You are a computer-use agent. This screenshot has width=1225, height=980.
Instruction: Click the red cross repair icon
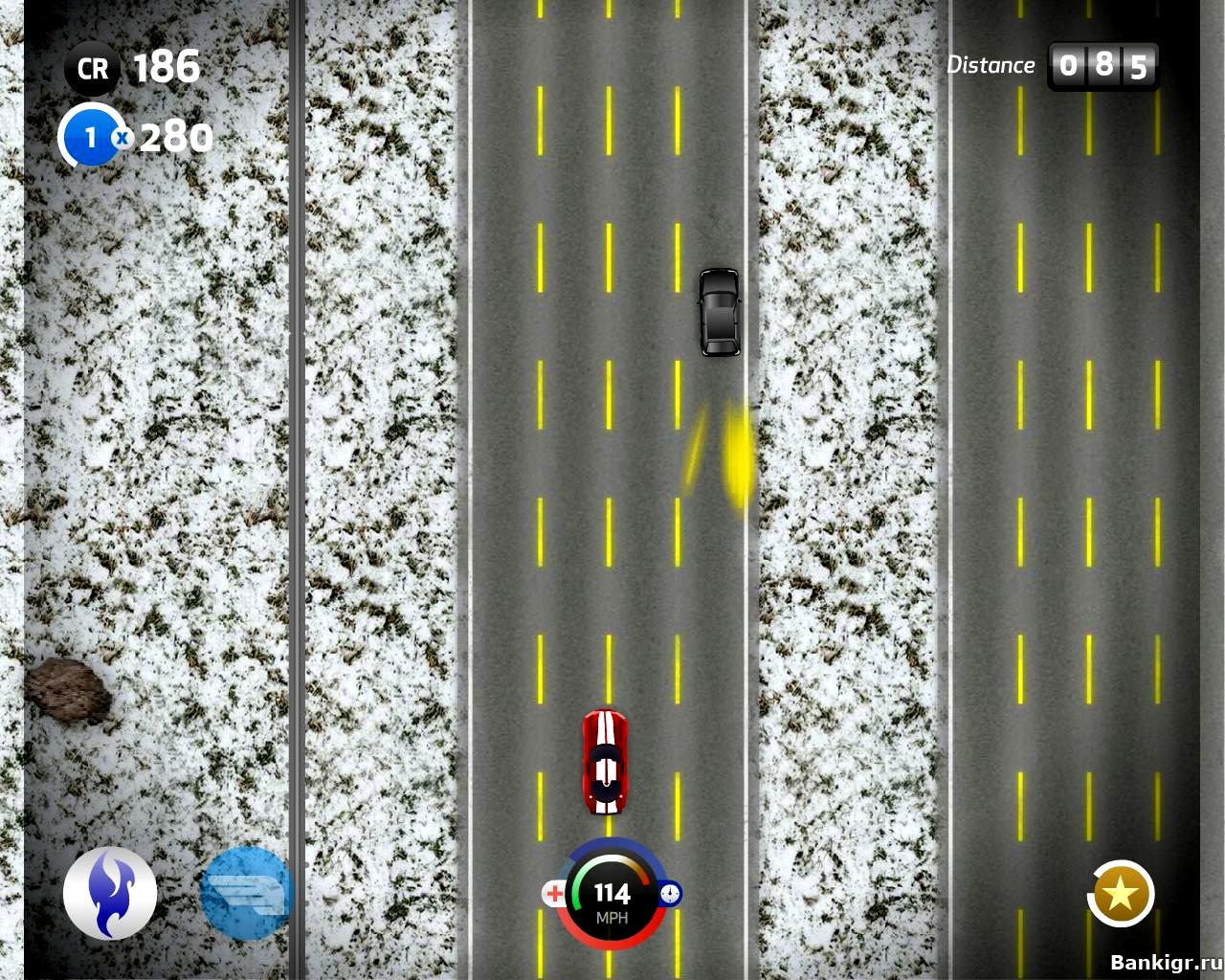[554, 894]
